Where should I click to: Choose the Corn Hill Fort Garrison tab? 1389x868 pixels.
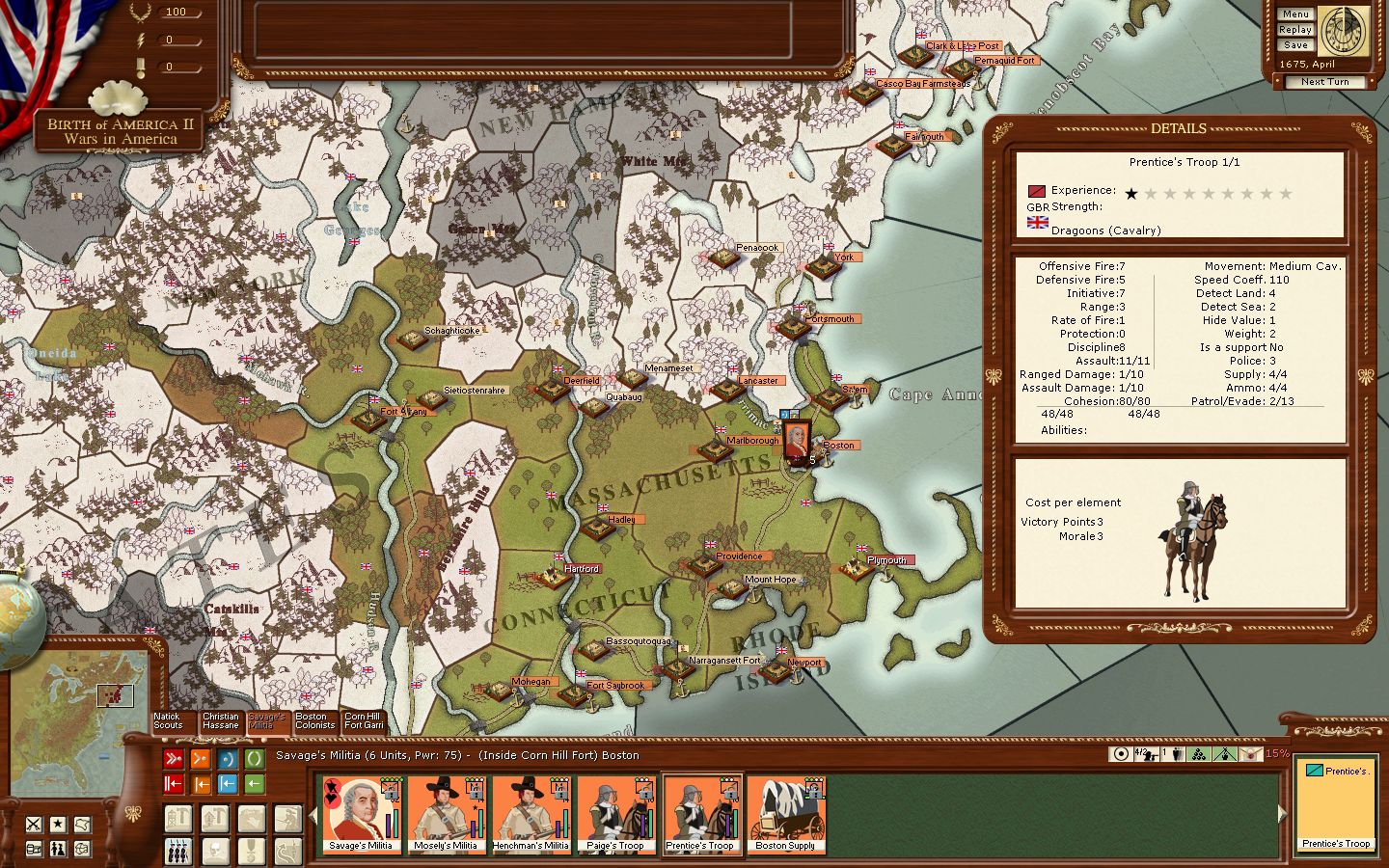point(364,721)
